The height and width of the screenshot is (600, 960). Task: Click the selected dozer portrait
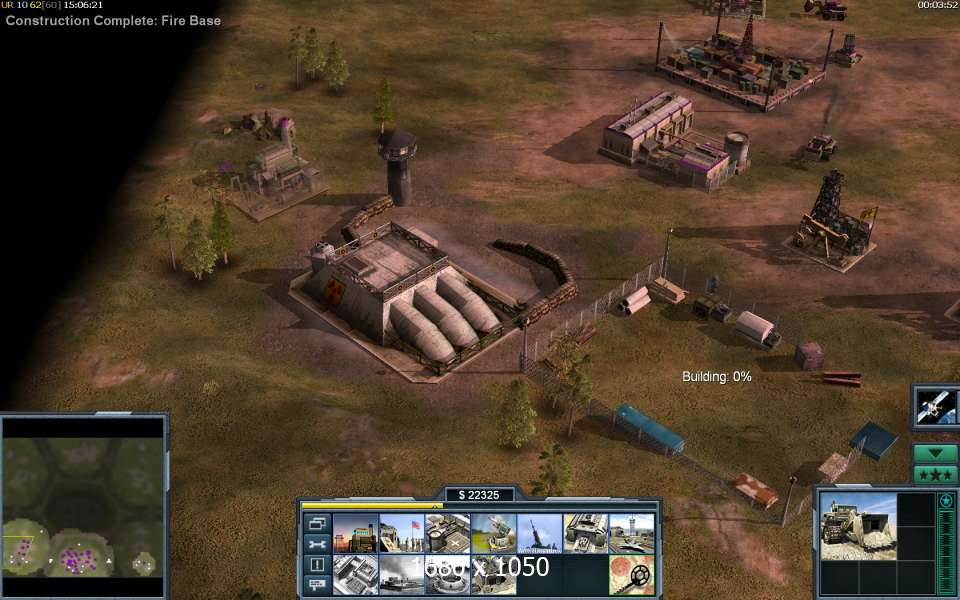[858, 525]
